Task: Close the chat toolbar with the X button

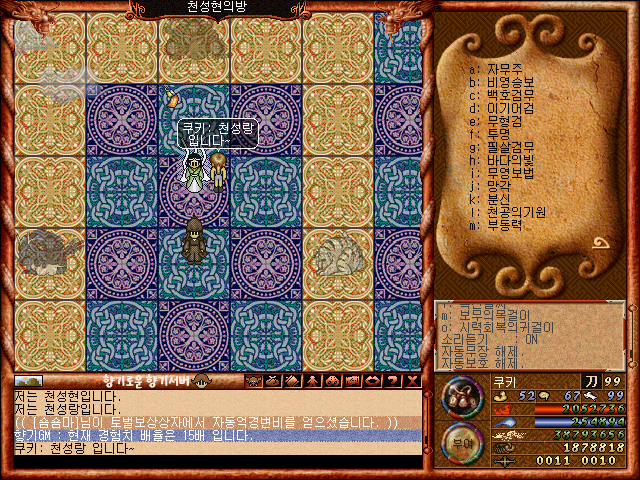Action: pyautogui.click(x=412, y=380)
